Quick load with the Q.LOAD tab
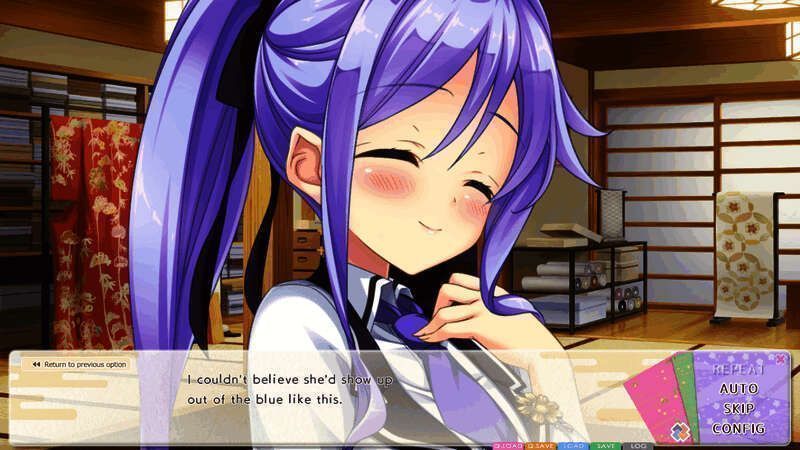 pos(508,445)
